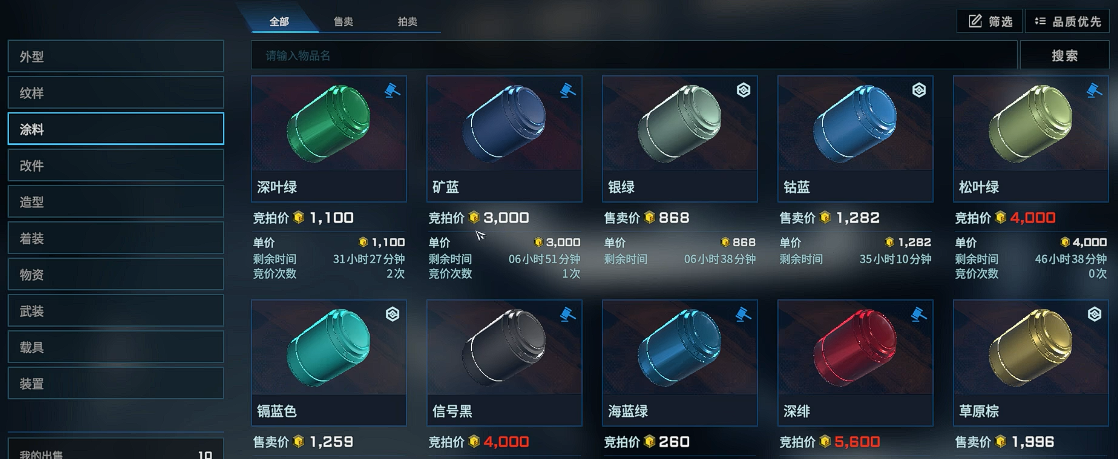
Task: Open the 载具 category
Action: point(116,347)
